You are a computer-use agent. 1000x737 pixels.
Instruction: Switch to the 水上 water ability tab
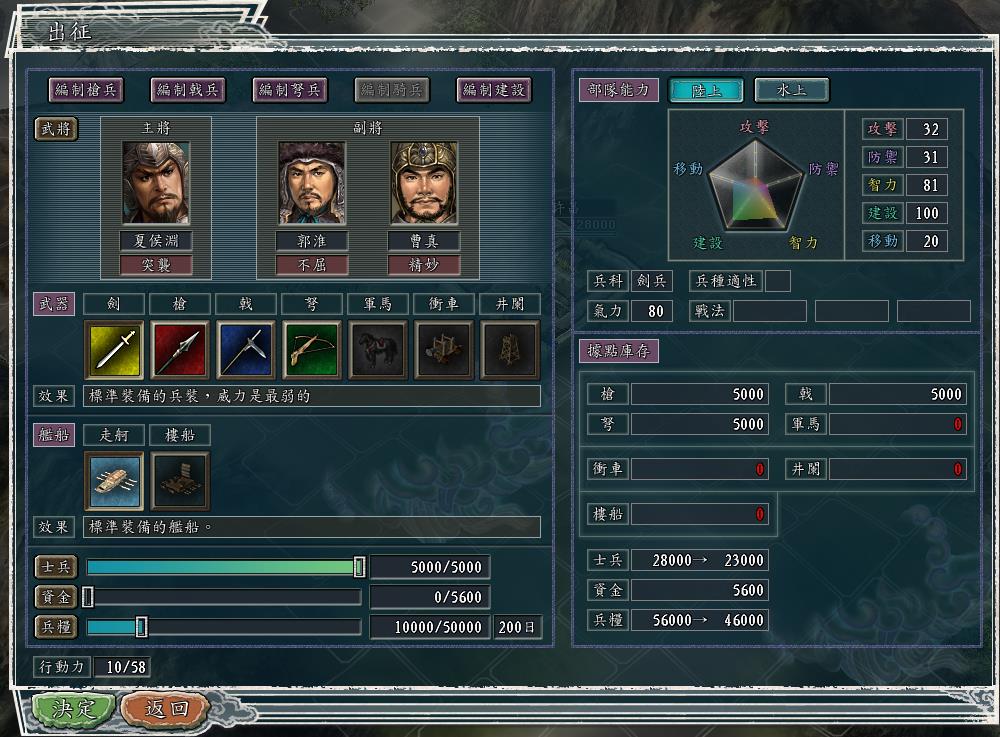[791, 90]
